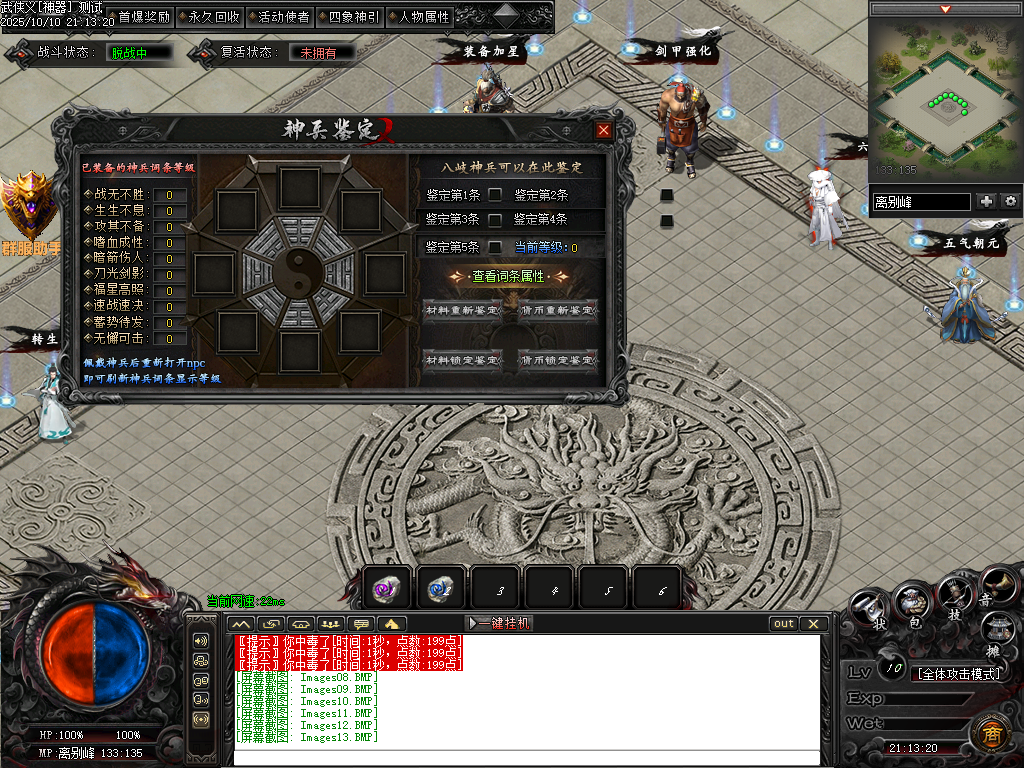Open the 四象神引 menu
The width and height of the screenshot is (1024, 768).
[x=347, y=17]
